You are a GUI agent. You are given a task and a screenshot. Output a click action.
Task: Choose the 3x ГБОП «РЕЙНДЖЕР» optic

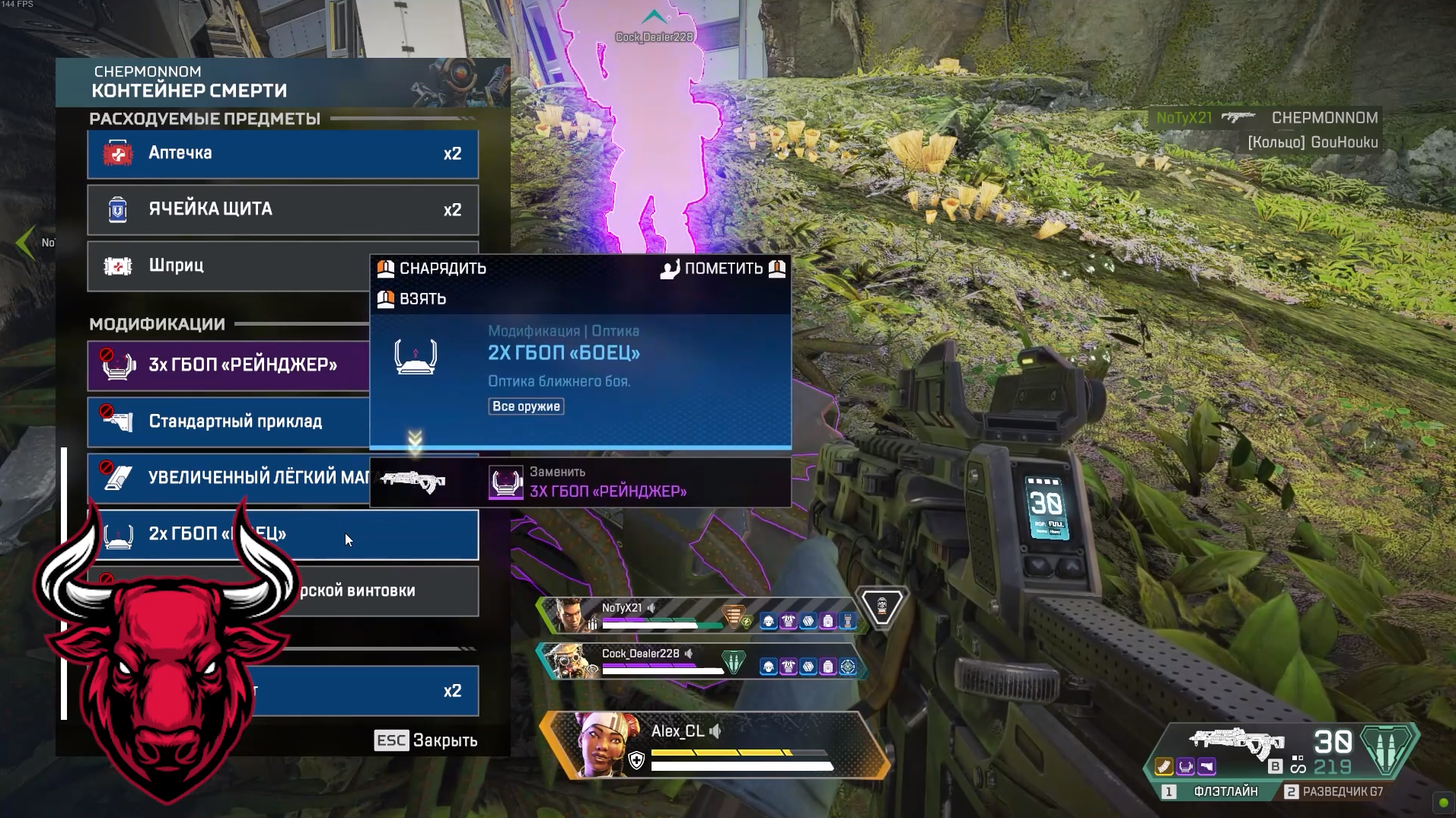(228, 365)
